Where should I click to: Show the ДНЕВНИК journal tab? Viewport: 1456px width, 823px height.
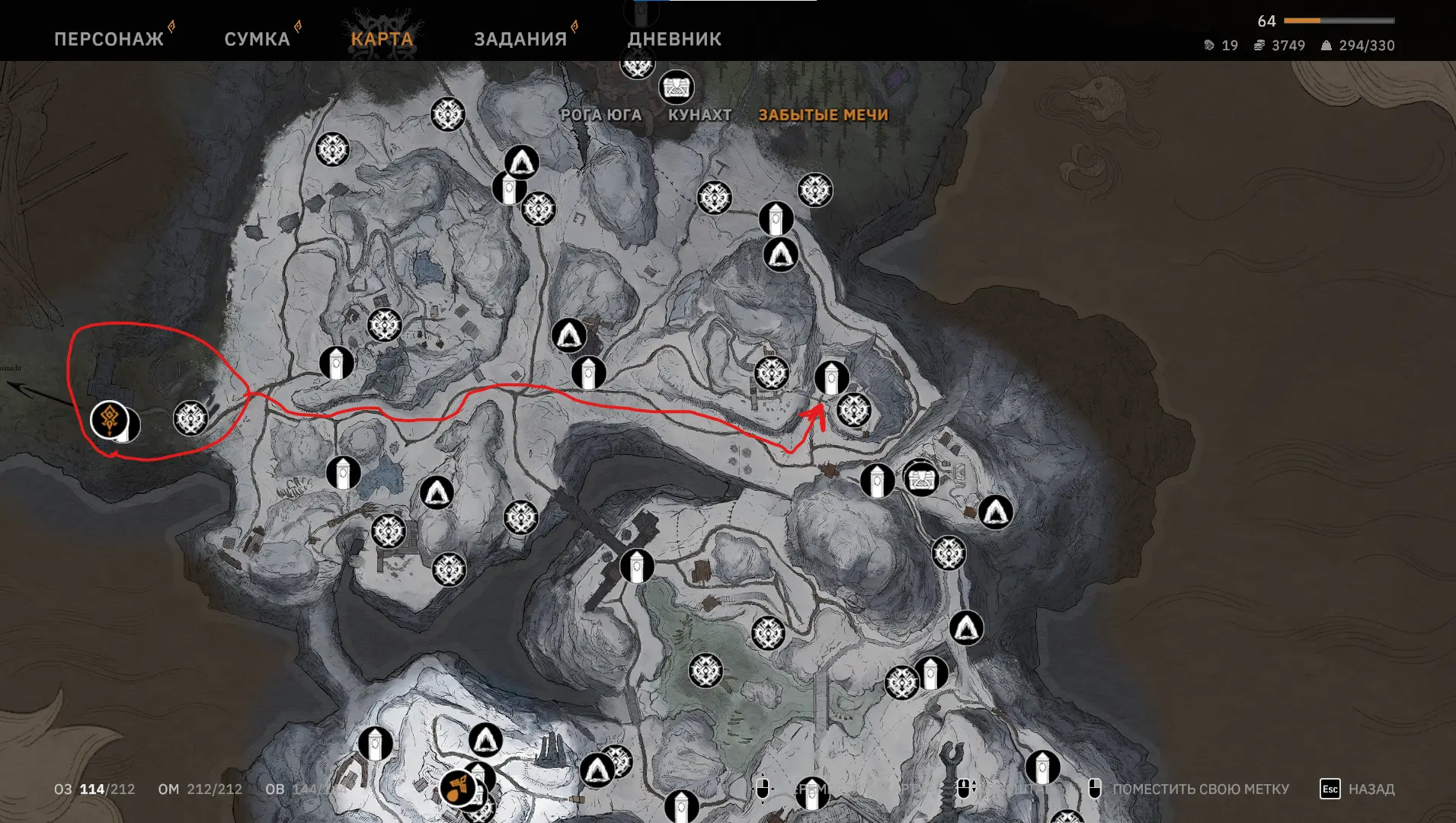click(x=674, y=39)
